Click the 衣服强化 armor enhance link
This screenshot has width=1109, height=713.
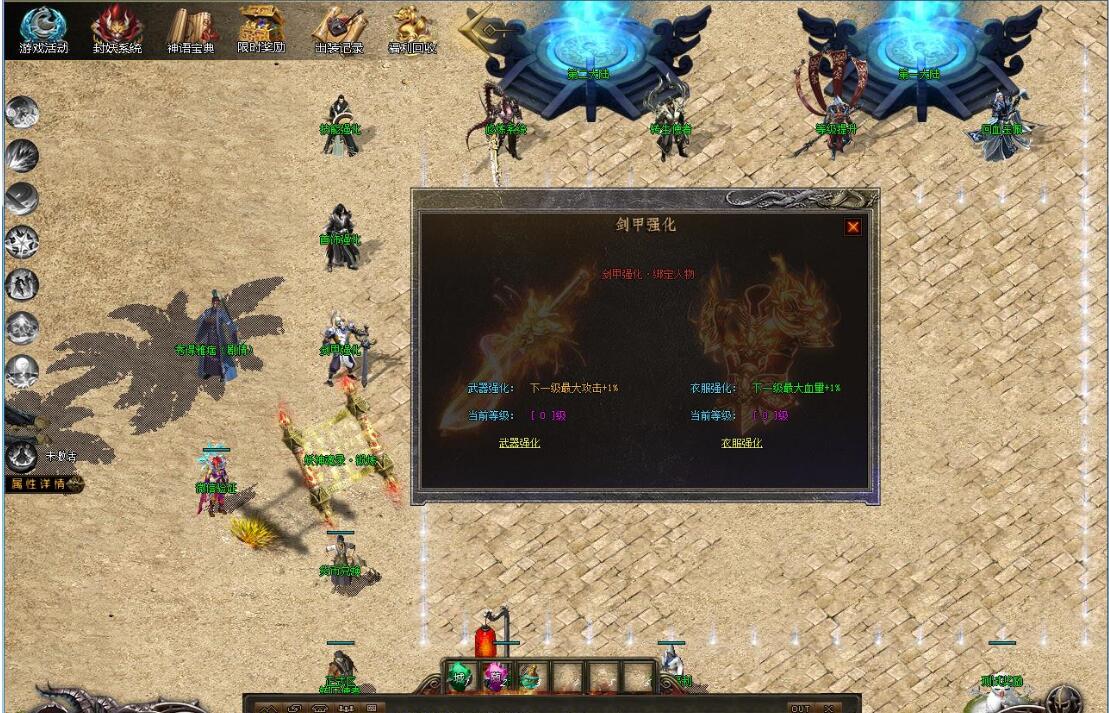pyautogui.click(x=741, y=442)
